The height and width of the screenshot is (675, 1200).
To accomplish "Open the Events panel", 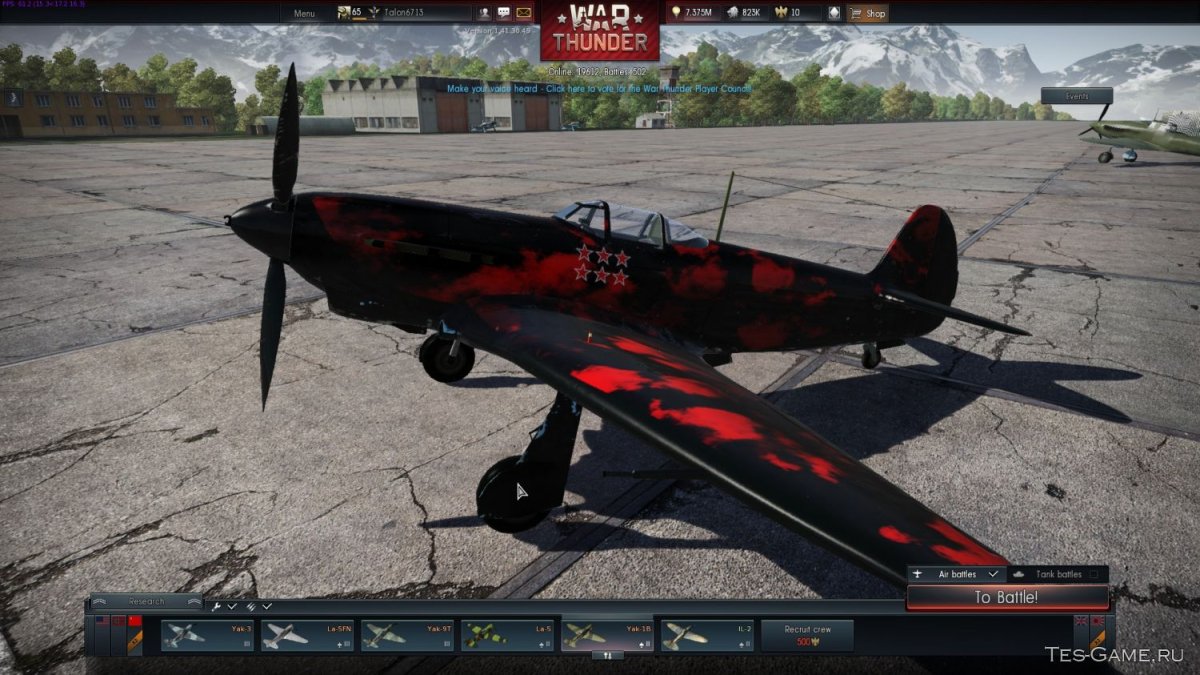I will 1076,96.
